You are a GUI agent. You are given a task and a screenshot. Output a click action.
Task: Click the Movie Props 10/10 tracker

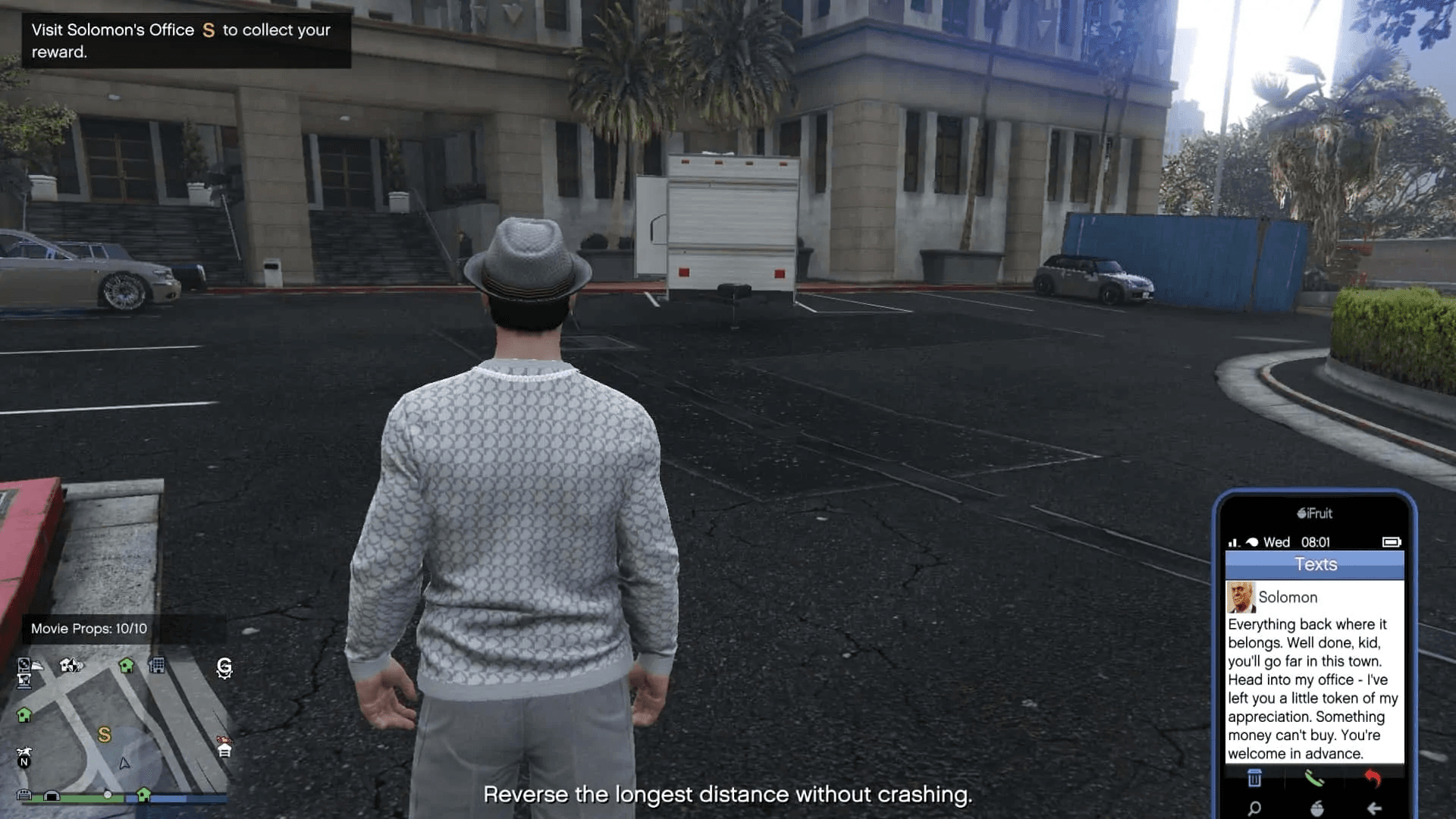[x=89, y=629]
